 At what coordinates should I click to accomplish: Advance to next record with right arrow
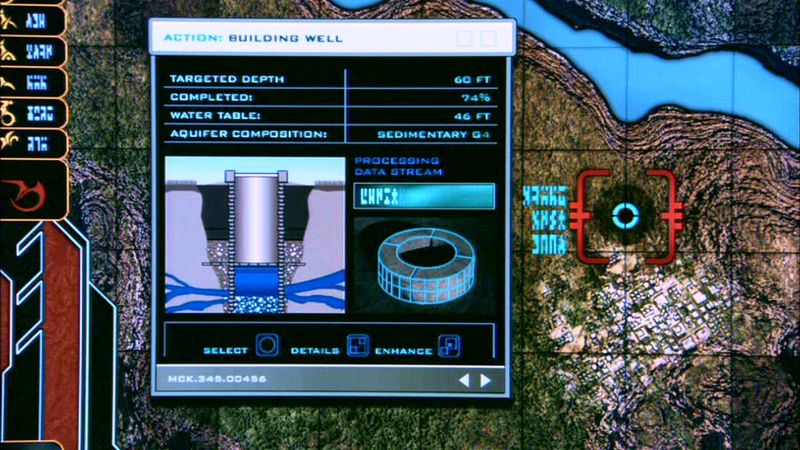pyautogui.click(x=486, y=380)
